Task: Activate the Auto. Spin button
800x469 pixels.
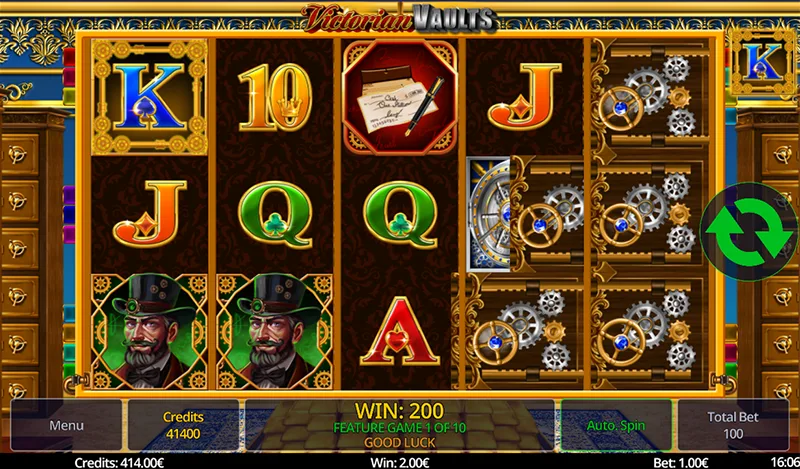Action: pos(615,425)
